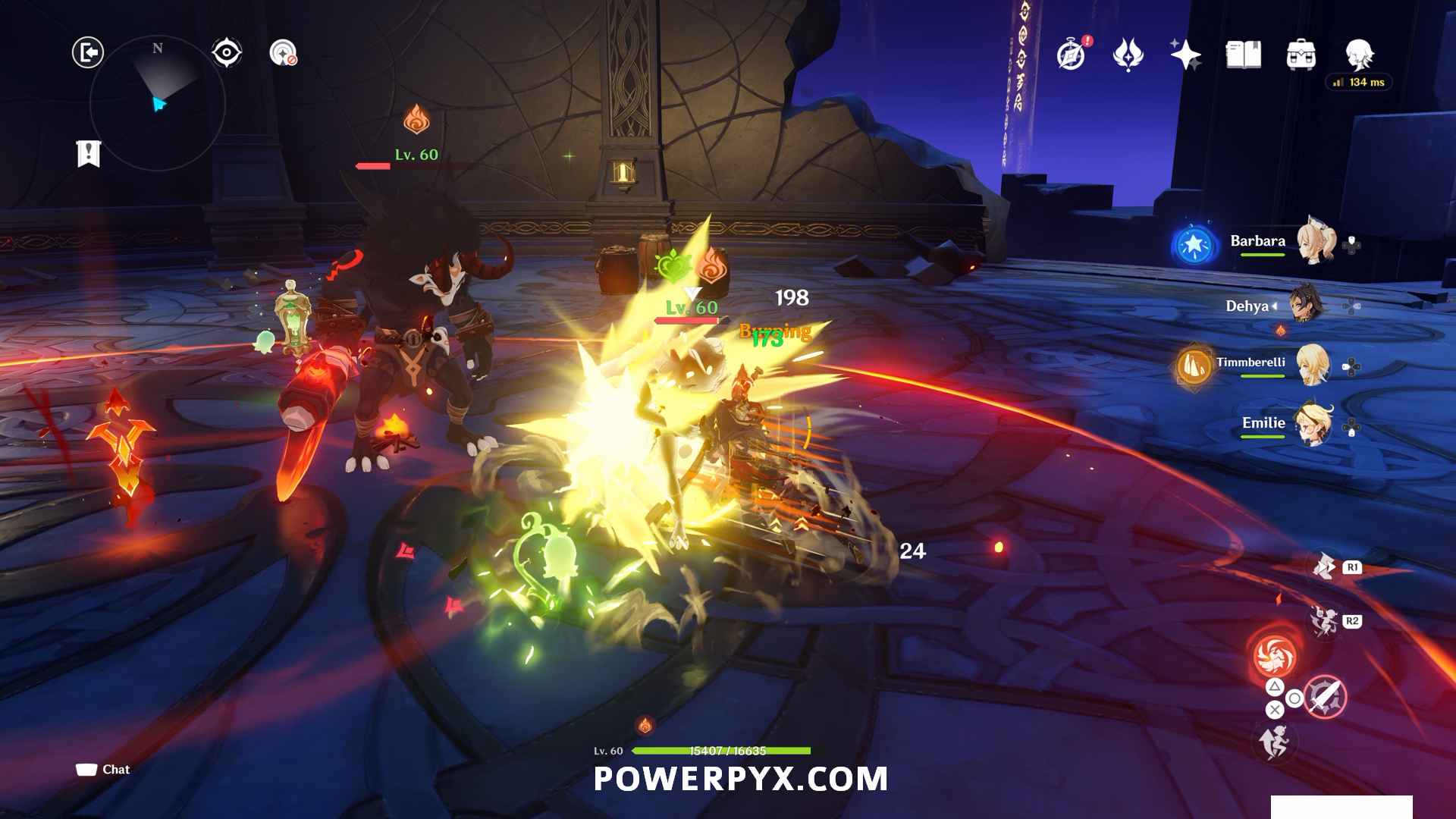Open the minimap

tap(158, 103)
